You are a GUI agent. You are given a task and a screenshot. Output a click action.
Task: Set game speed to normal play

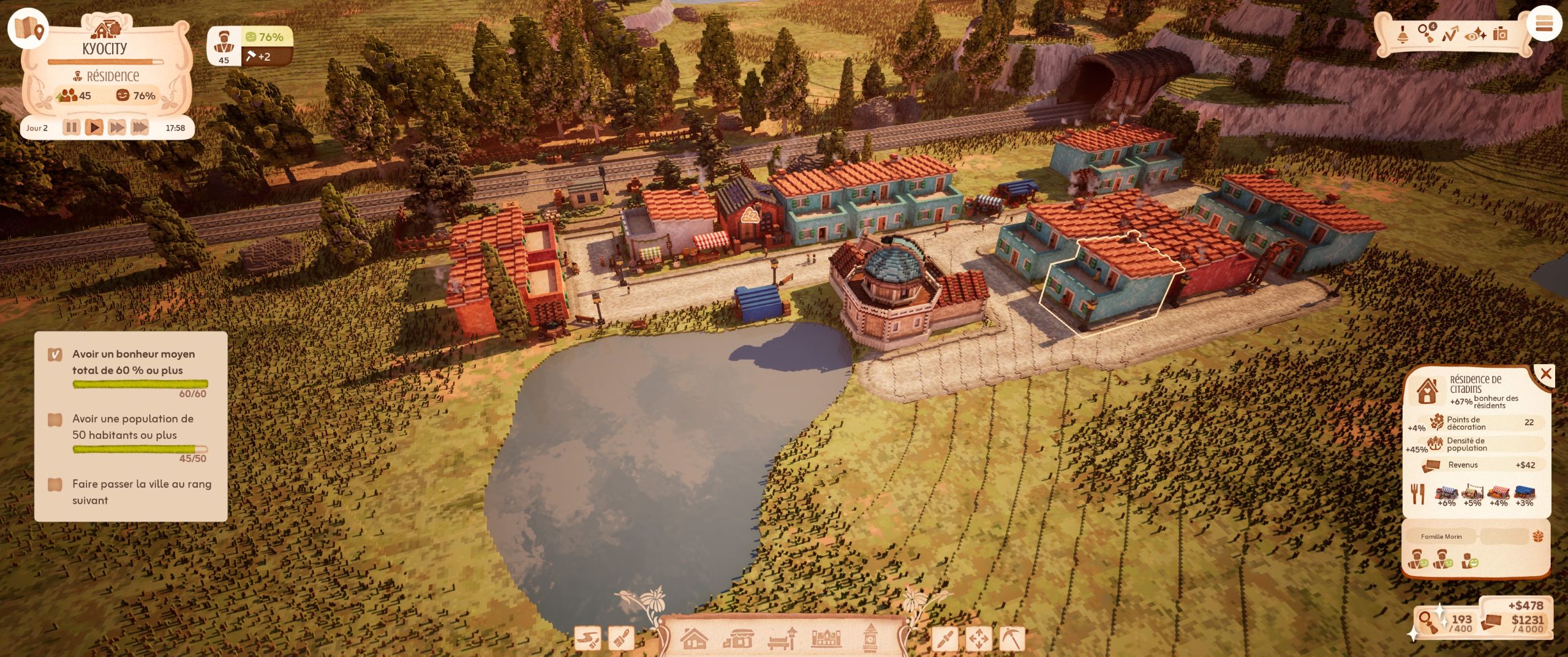point(94,127)
